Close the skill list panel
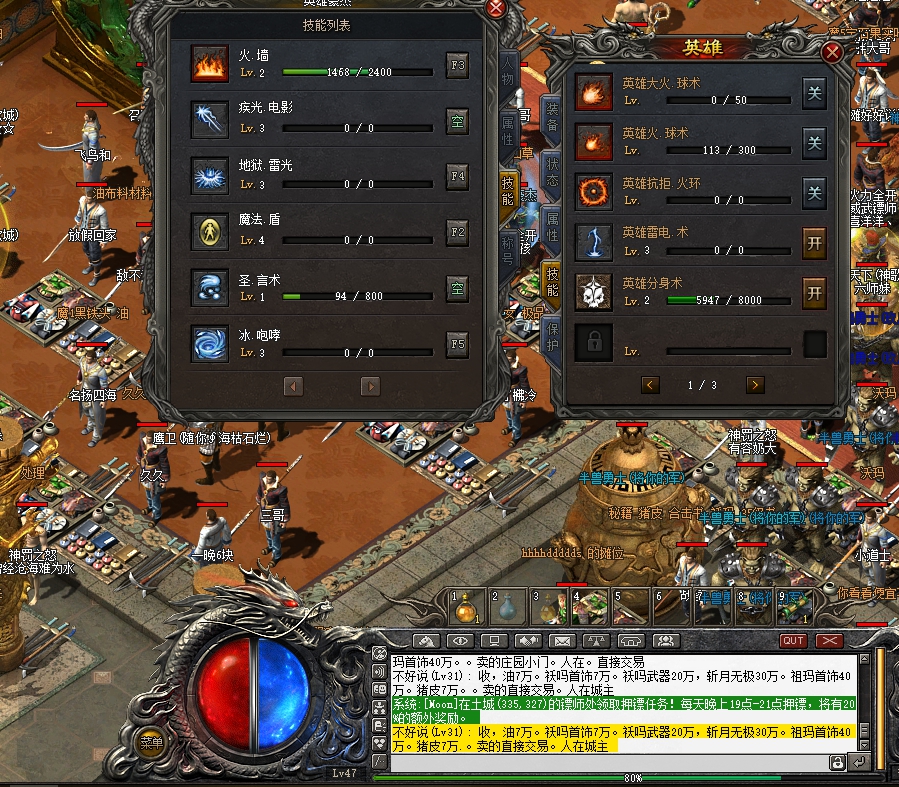This screenshot has width=899, height=787. (x=495, y=9)
